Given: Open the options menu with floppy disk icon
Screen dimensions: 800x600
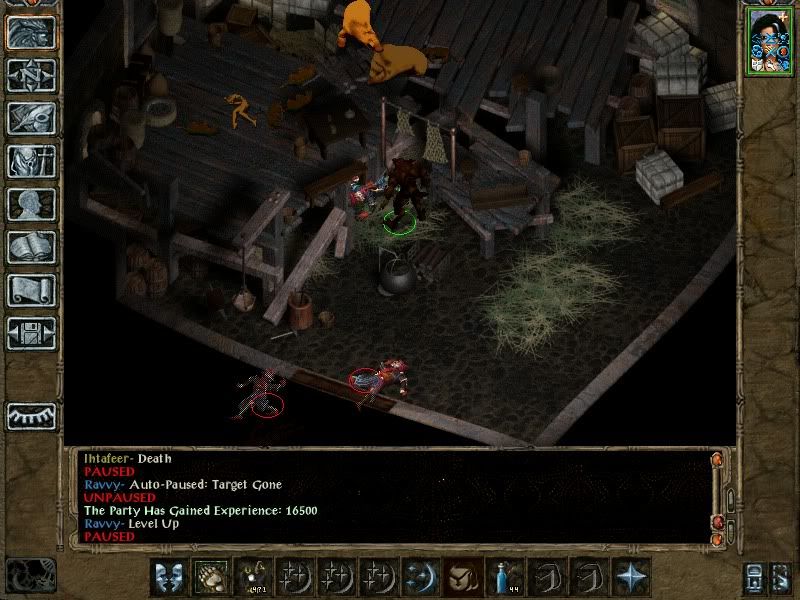Looking at the screenshot, I should pyautogui.click(x=31, y=332).
